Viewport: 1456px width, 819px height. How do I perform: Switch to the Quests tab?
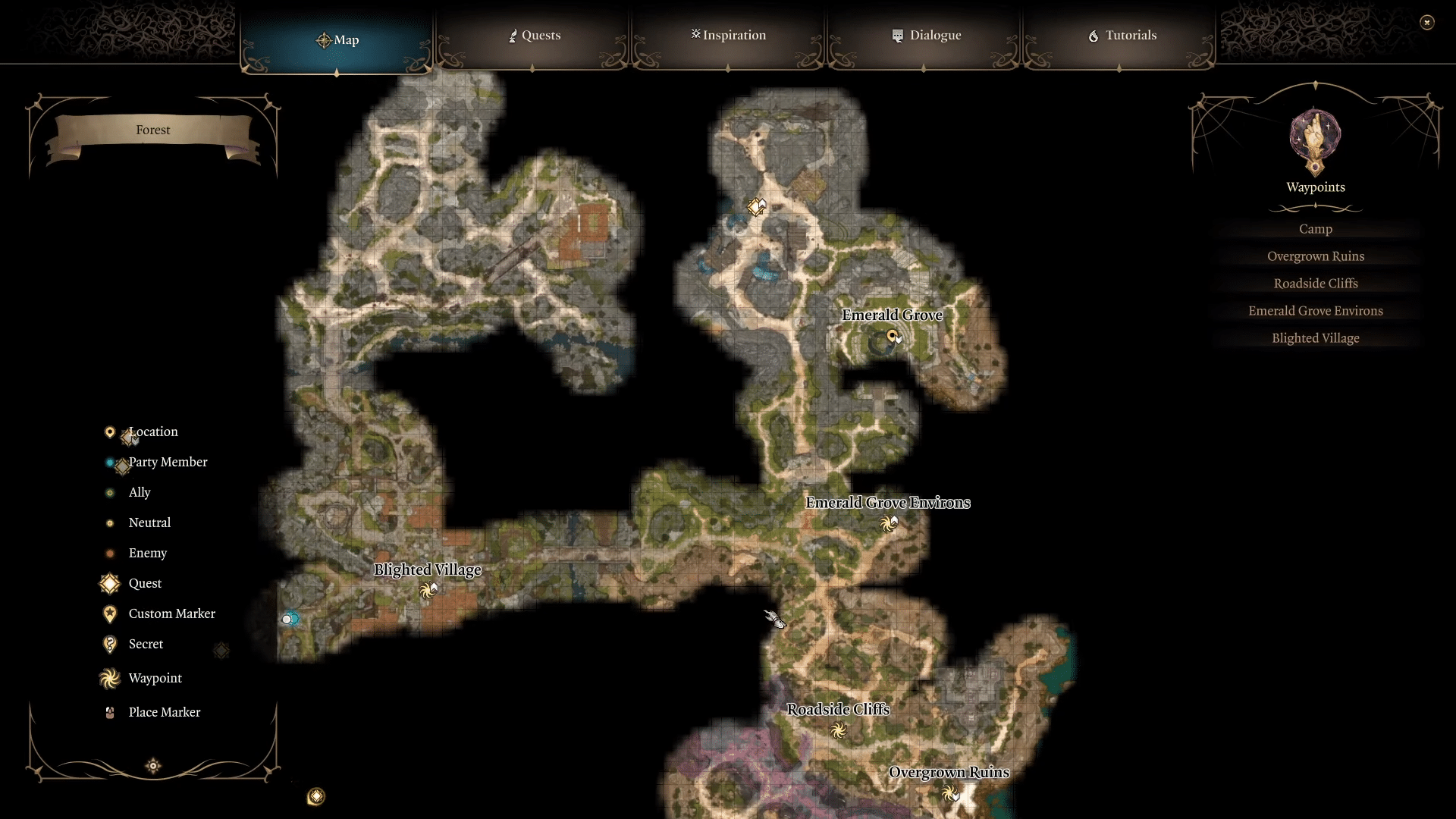pyautogui.click(x=534, y=35)
